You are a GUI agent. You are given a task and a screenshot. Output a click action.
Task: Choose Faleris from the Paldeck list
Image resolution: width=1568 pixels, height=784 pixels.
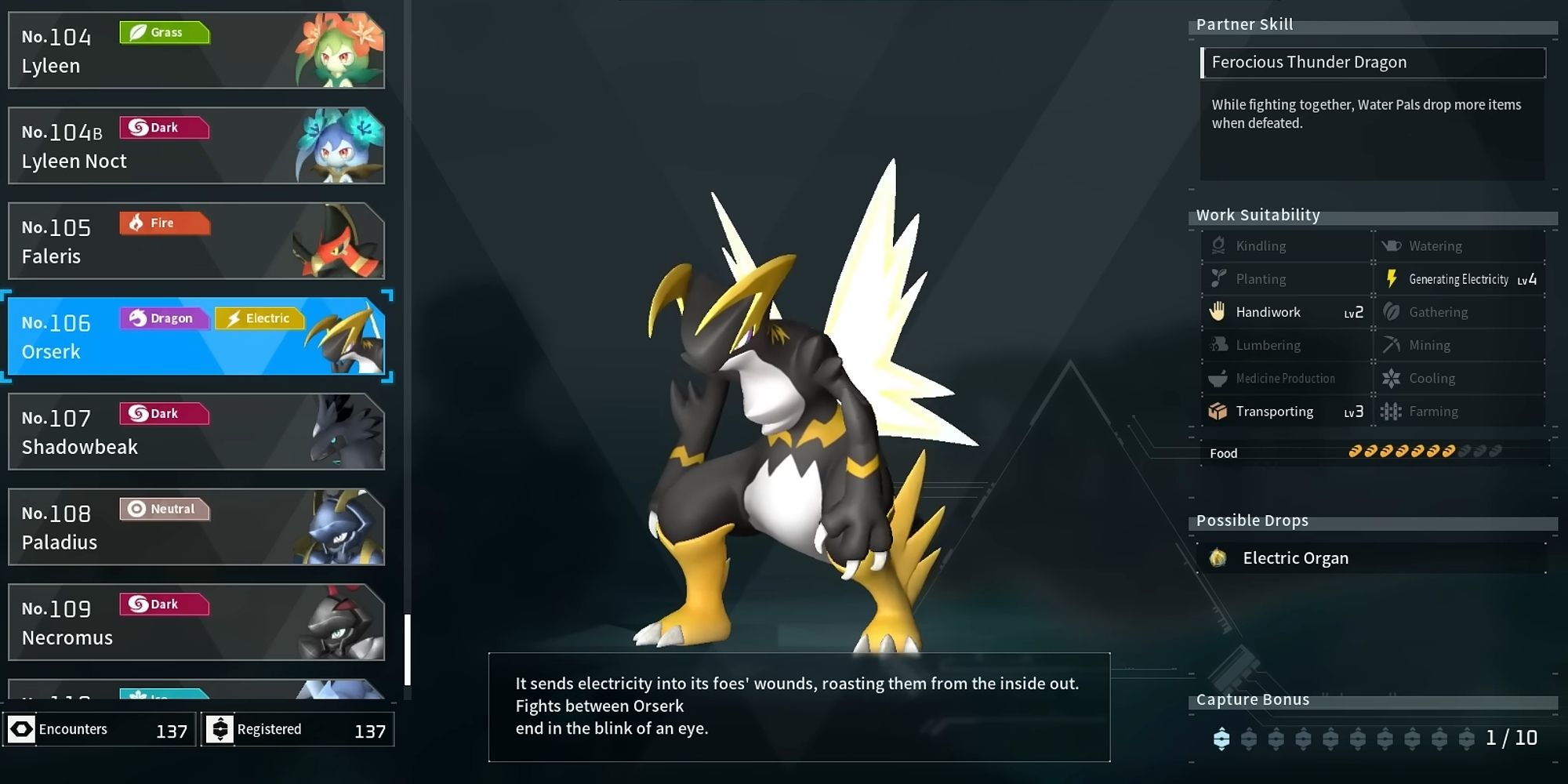pos(196,241)
